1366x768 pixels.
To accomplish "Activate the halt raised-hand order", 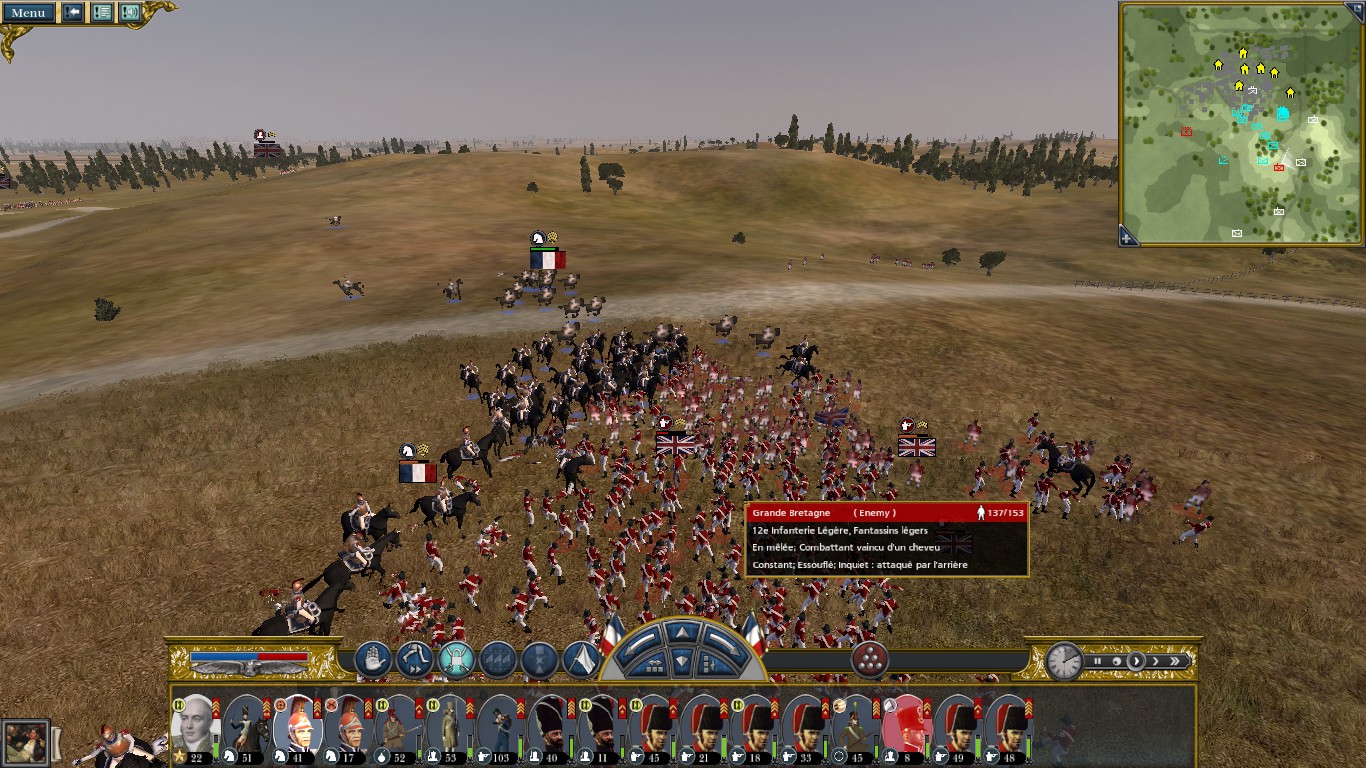I will click(372, 659).
